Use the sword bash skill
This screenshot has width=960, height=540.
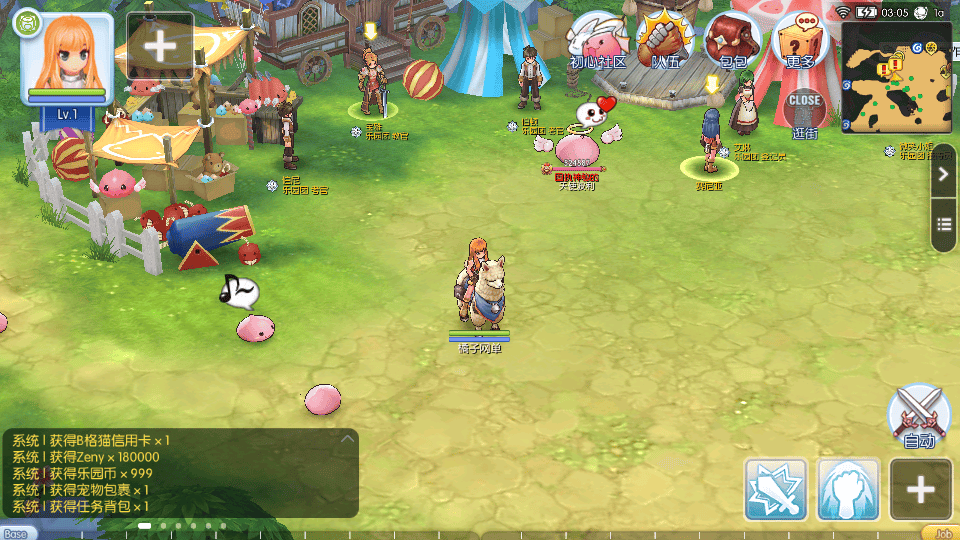[x=776, y=490]
